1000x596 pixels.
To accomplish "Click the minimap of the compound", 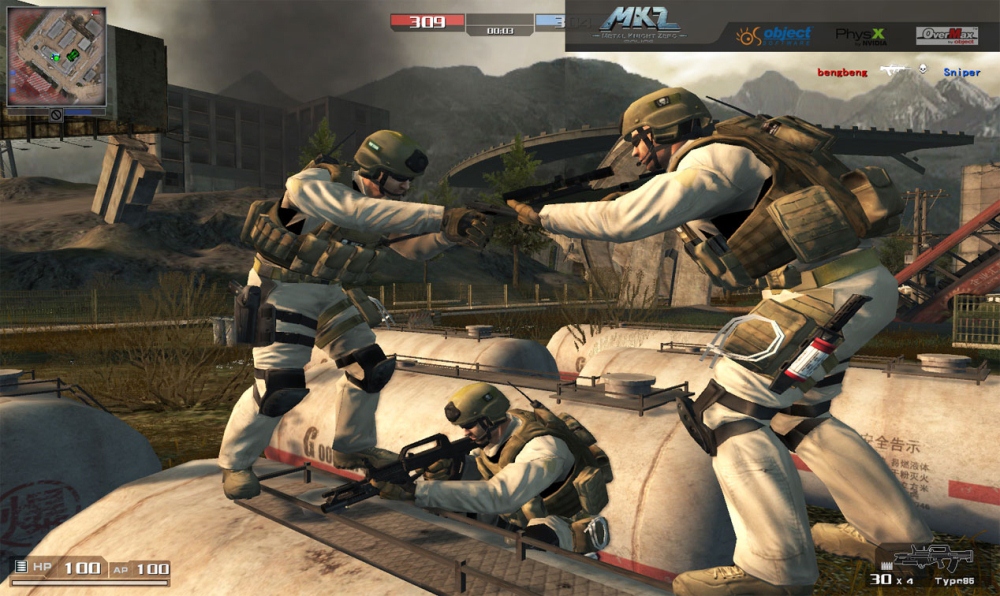I will (x=56, y=56).
